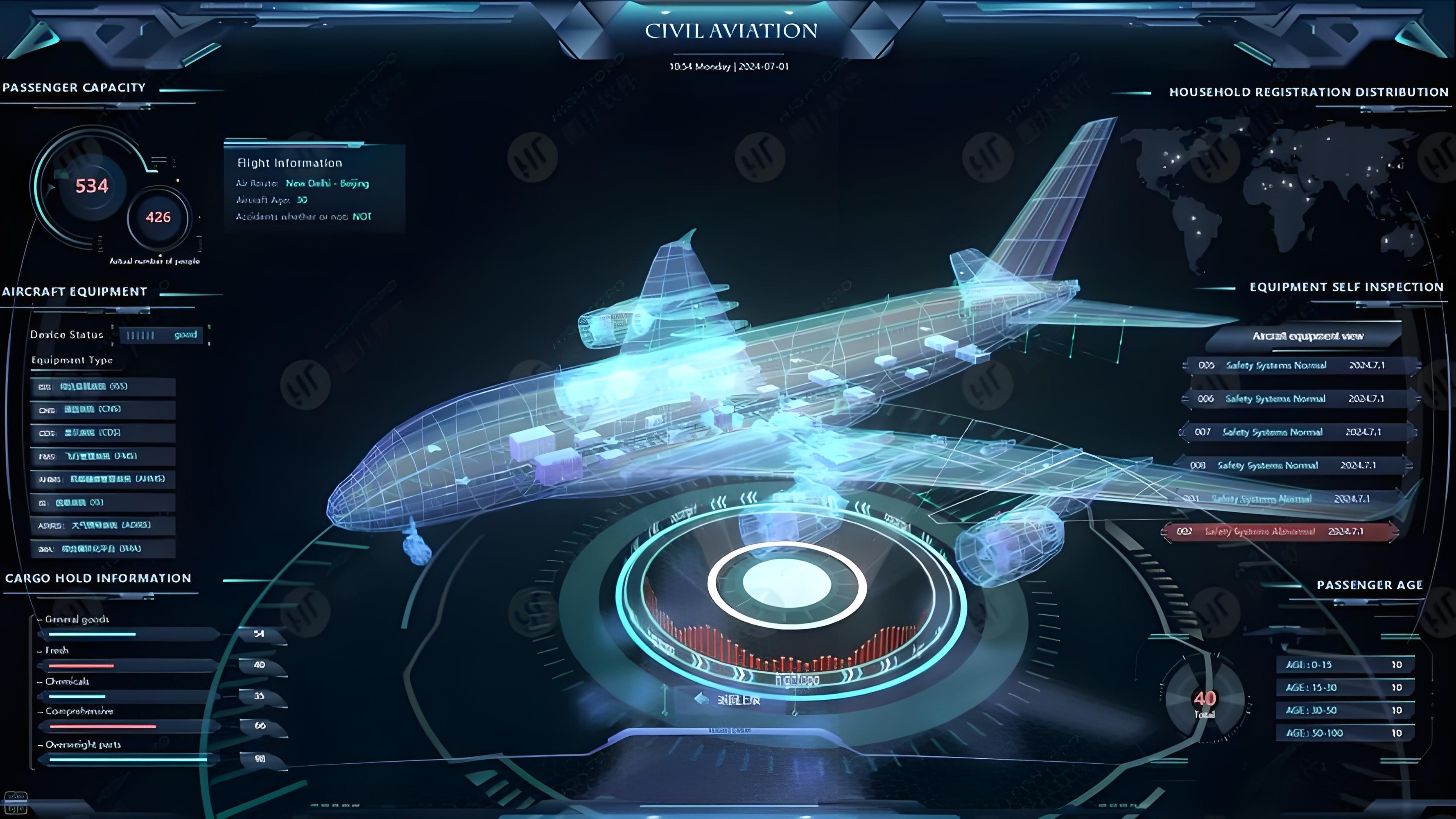
Task: Choose the AGE 15-30 passenger row
Action: click(1344, 688)
